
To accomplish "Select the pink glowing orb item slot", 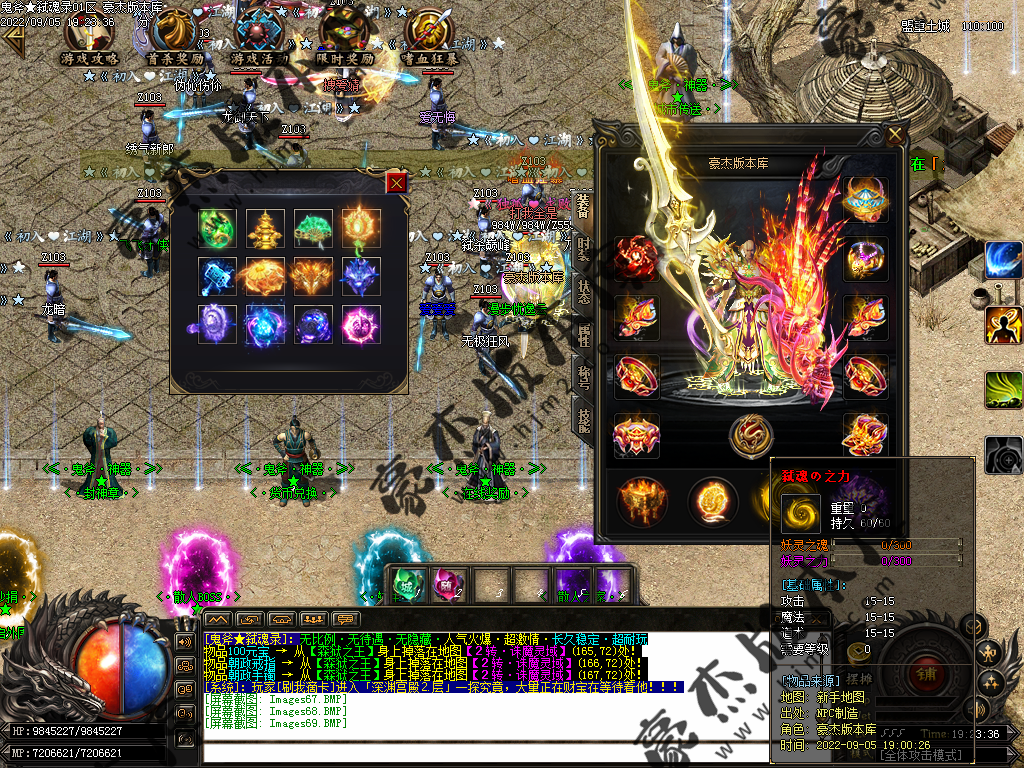I will click(360, 324).
